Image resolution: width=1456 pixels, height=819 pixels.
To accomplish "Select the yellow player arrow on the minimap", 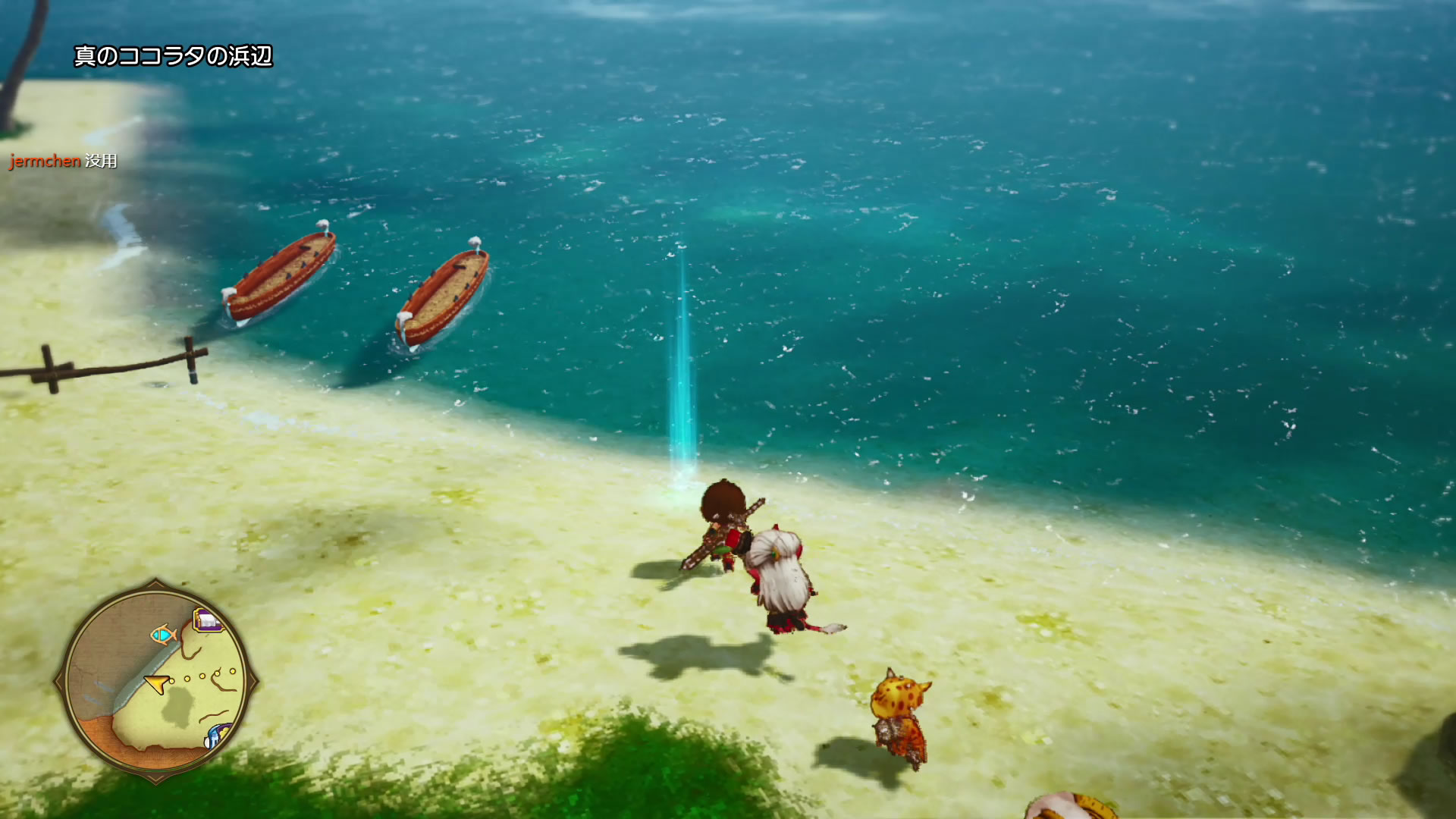I will [156, 684].
